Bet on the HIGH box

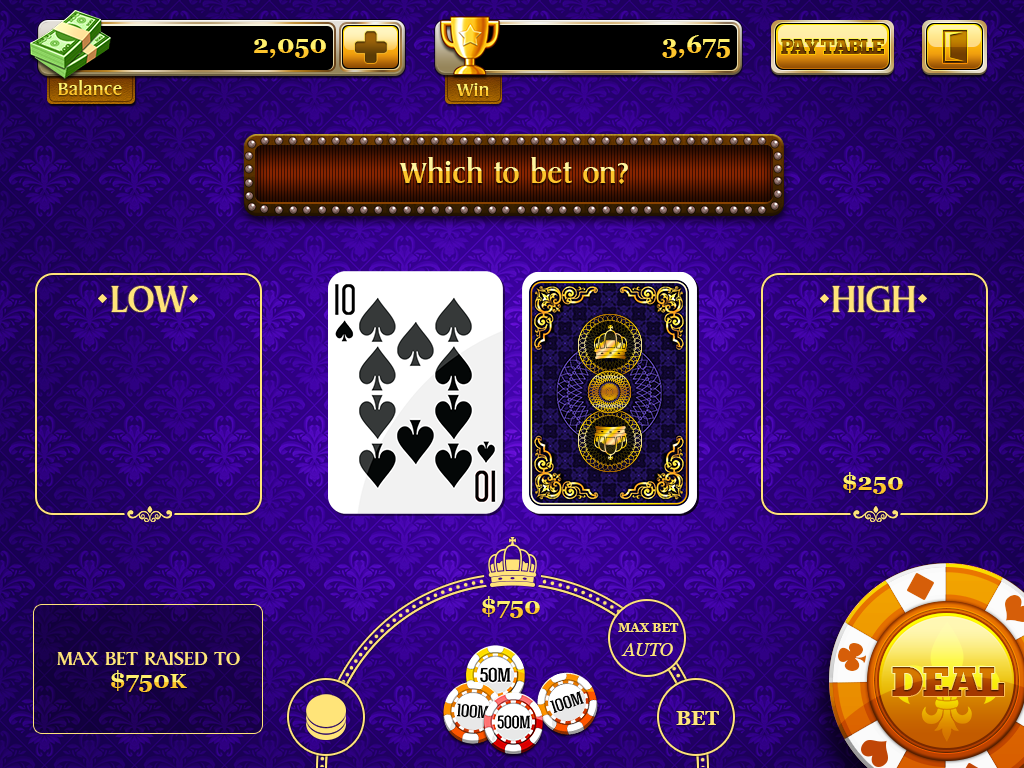[x=874, y=394]
